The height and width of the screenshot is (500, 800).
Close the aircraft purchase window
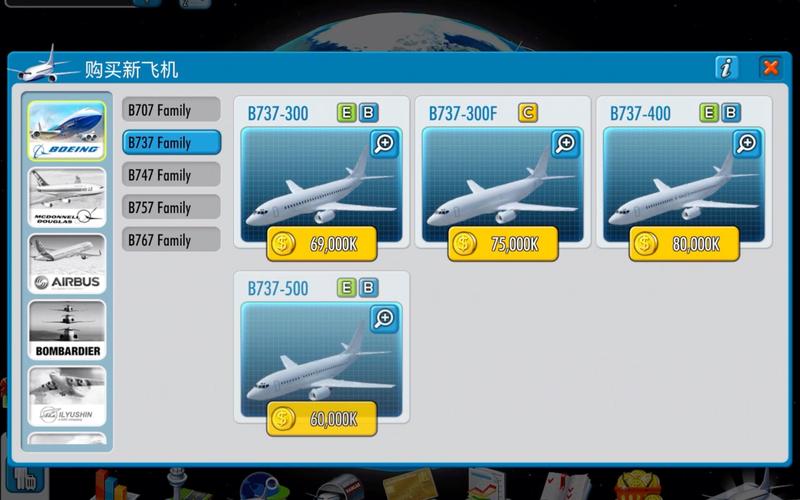770,68
